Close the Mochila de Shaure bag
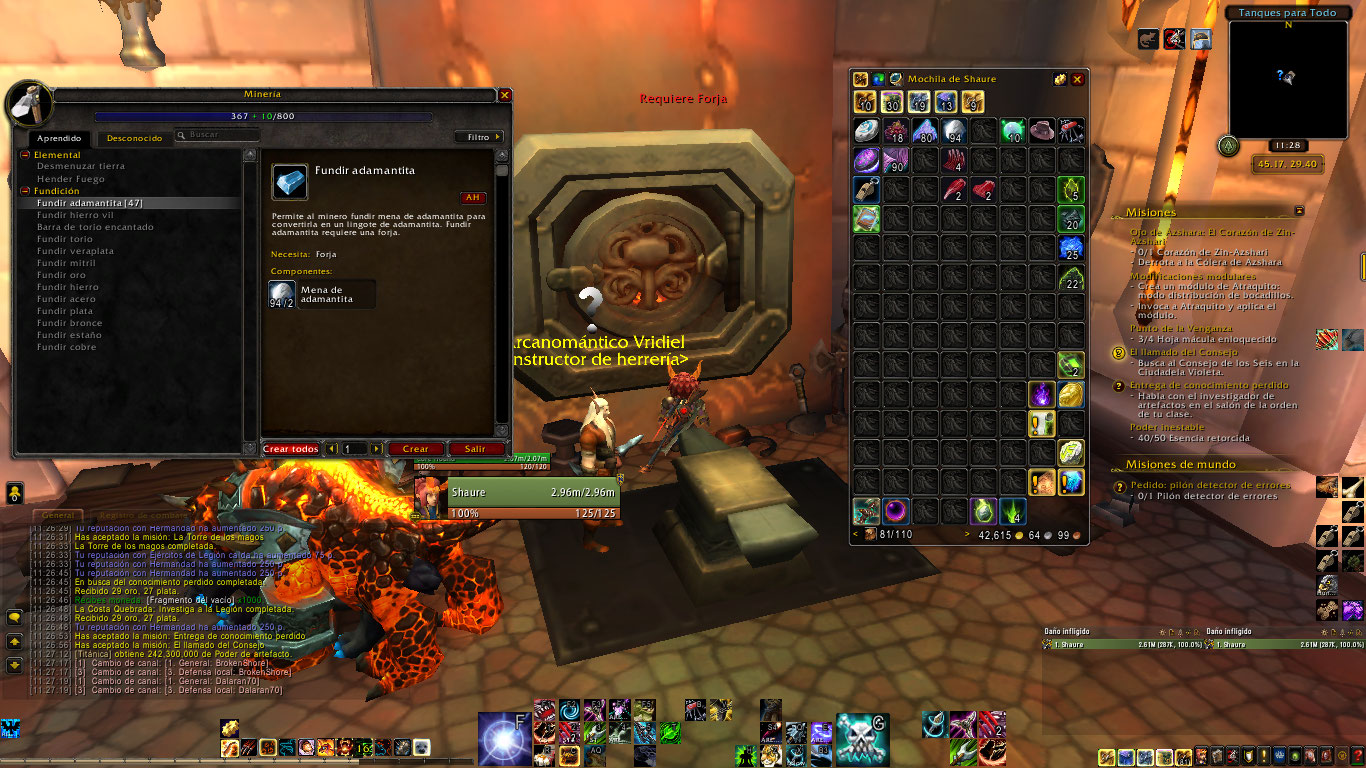Viewport: 1366px width, 768px height. click(x=1077, y=79)
